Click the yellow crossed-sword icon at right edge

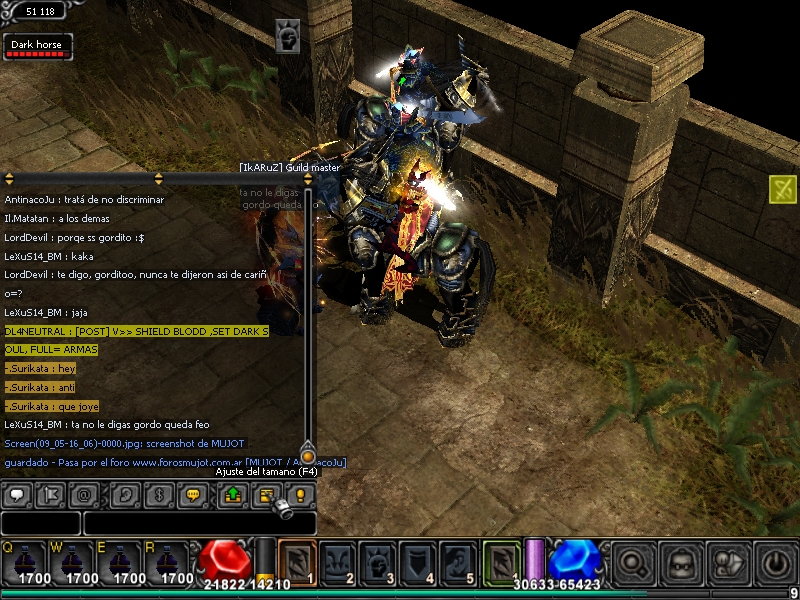point(783,188)
